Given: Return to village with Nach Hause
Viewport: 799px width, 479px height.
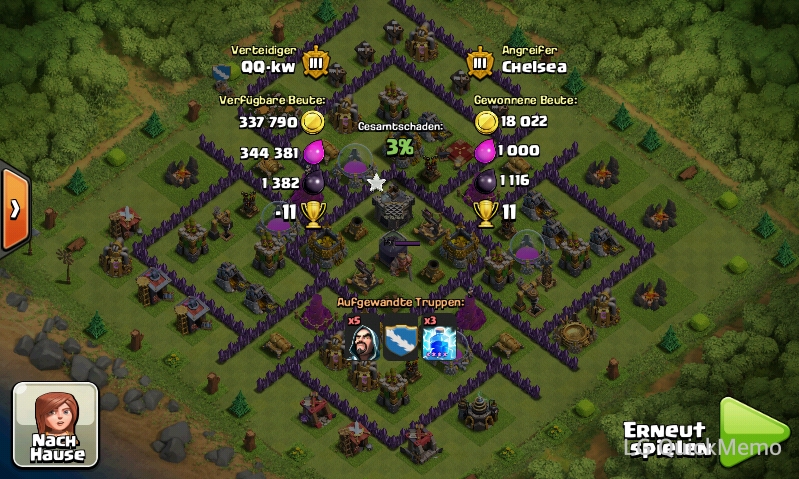Looking at the screenshot, I should [x=56, y=423].
